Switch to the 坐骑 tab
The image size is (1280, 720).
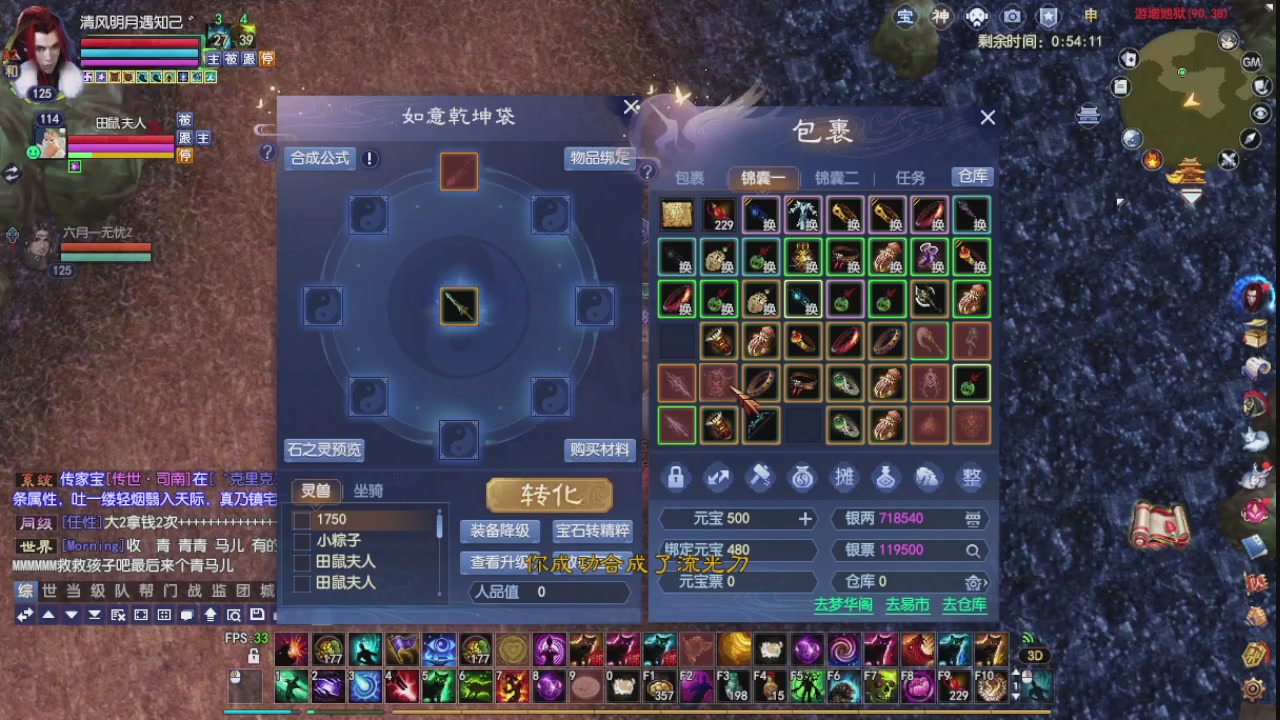369,491
